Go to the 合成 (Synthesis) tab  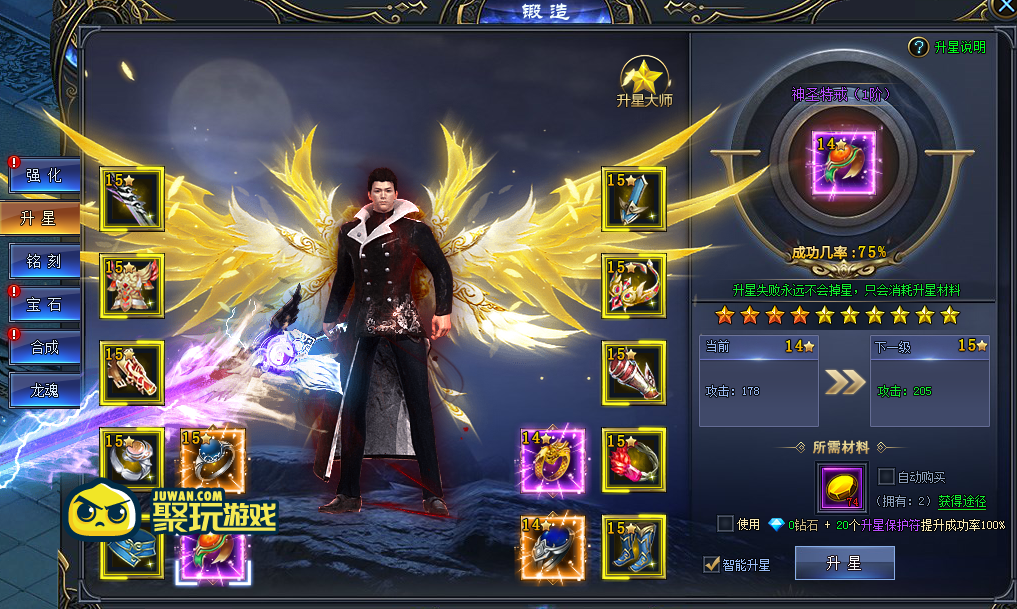43,348
